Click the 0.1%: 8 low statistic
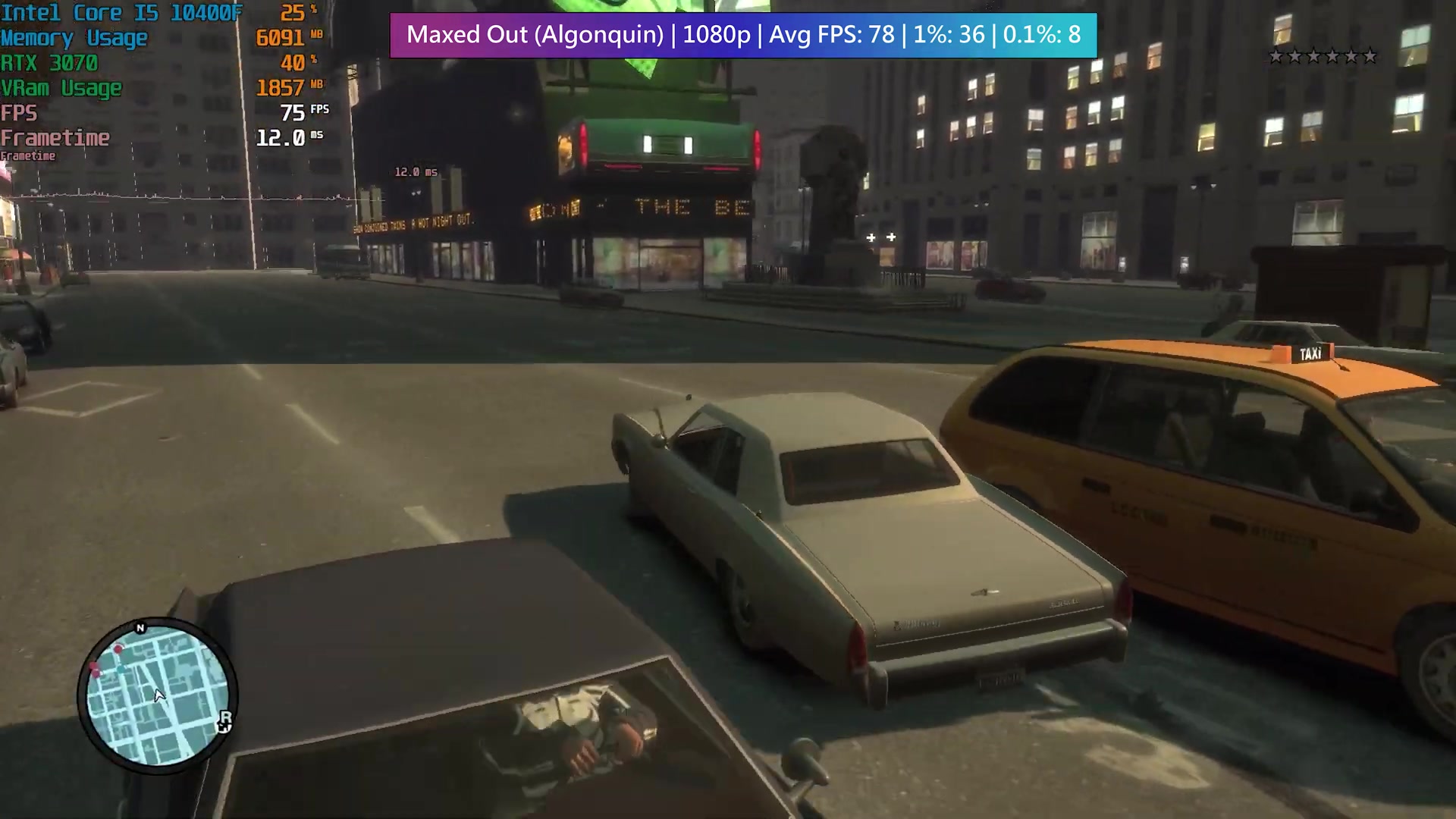1456x819 pixels. [x=1042, y=35]
